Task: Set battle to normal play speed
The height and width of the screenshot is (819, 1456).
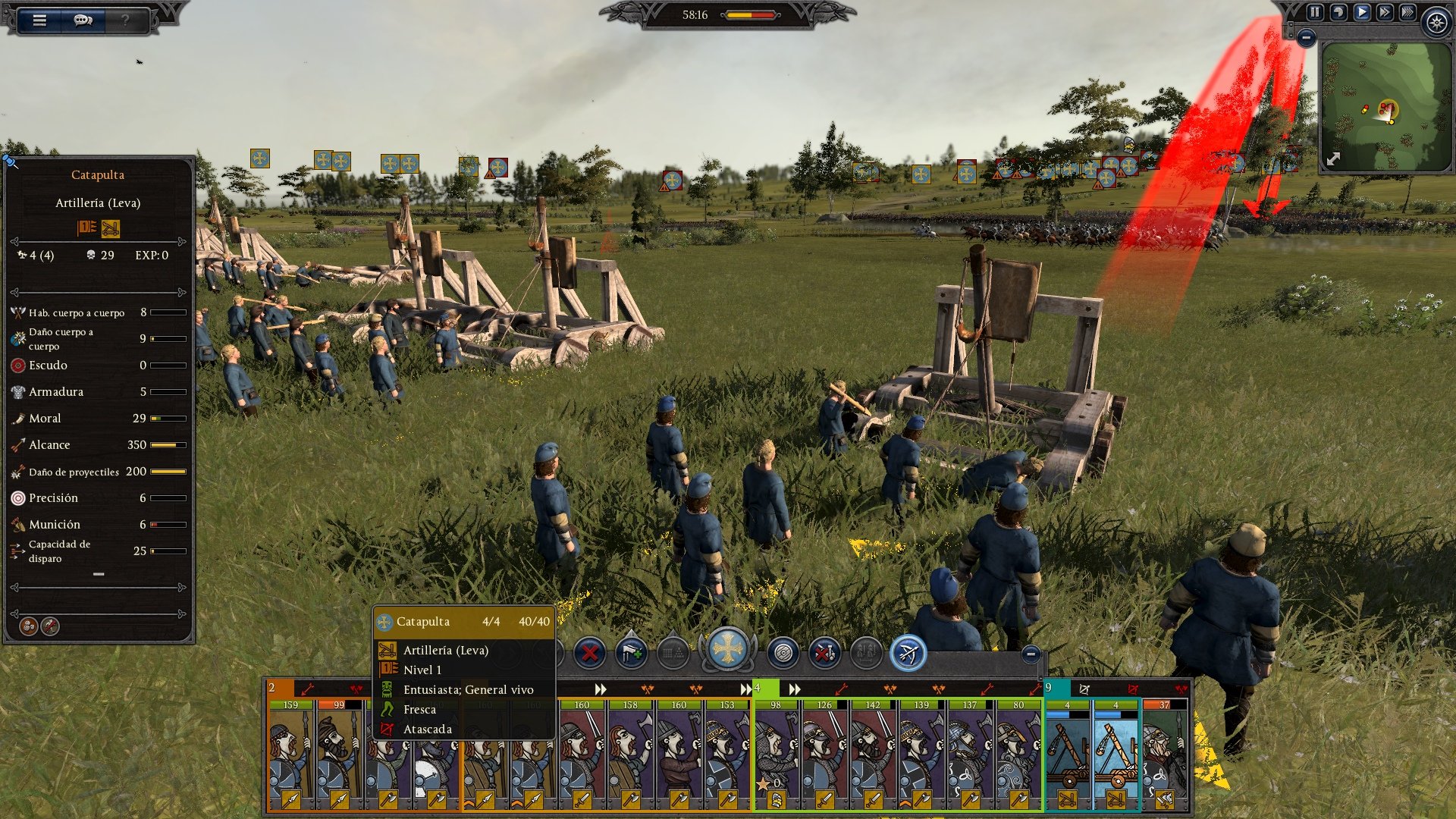Action: [x=1362, y=12]
